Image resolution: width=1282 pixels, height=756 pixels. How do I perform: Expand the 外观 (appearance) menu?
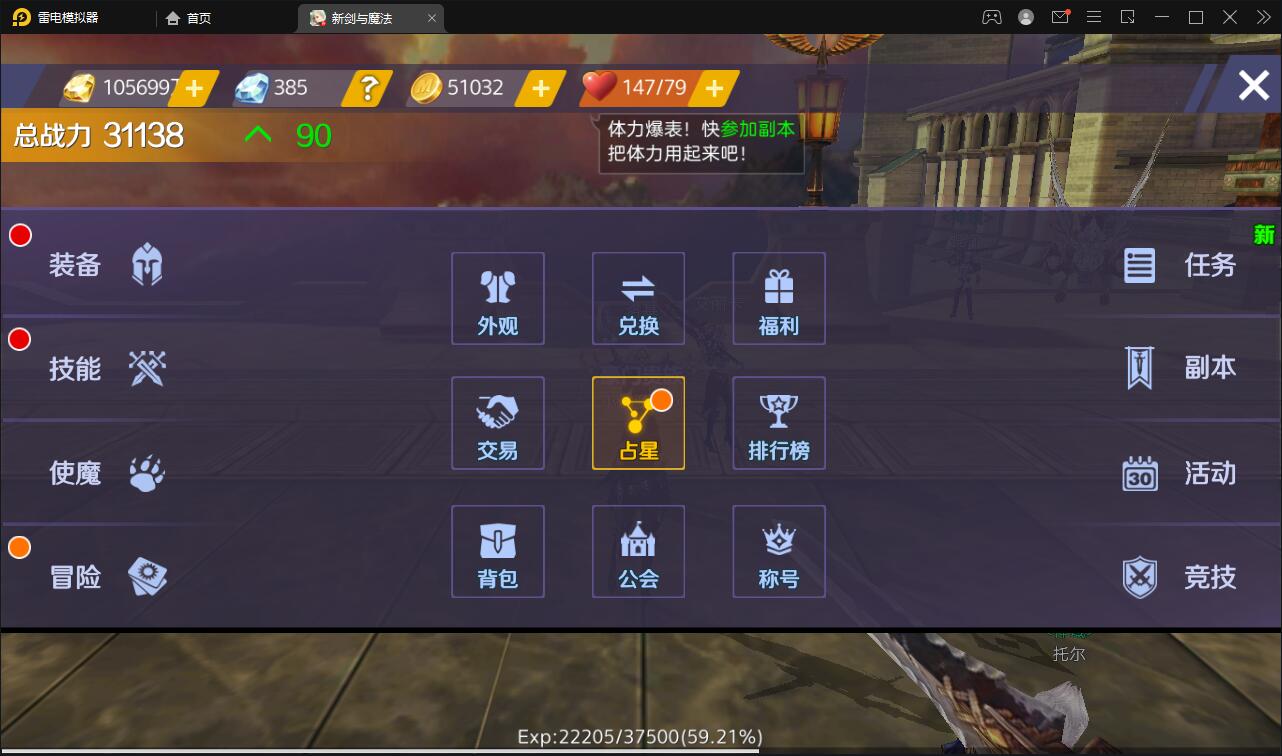pyautogui.click(x=497, y=298)
